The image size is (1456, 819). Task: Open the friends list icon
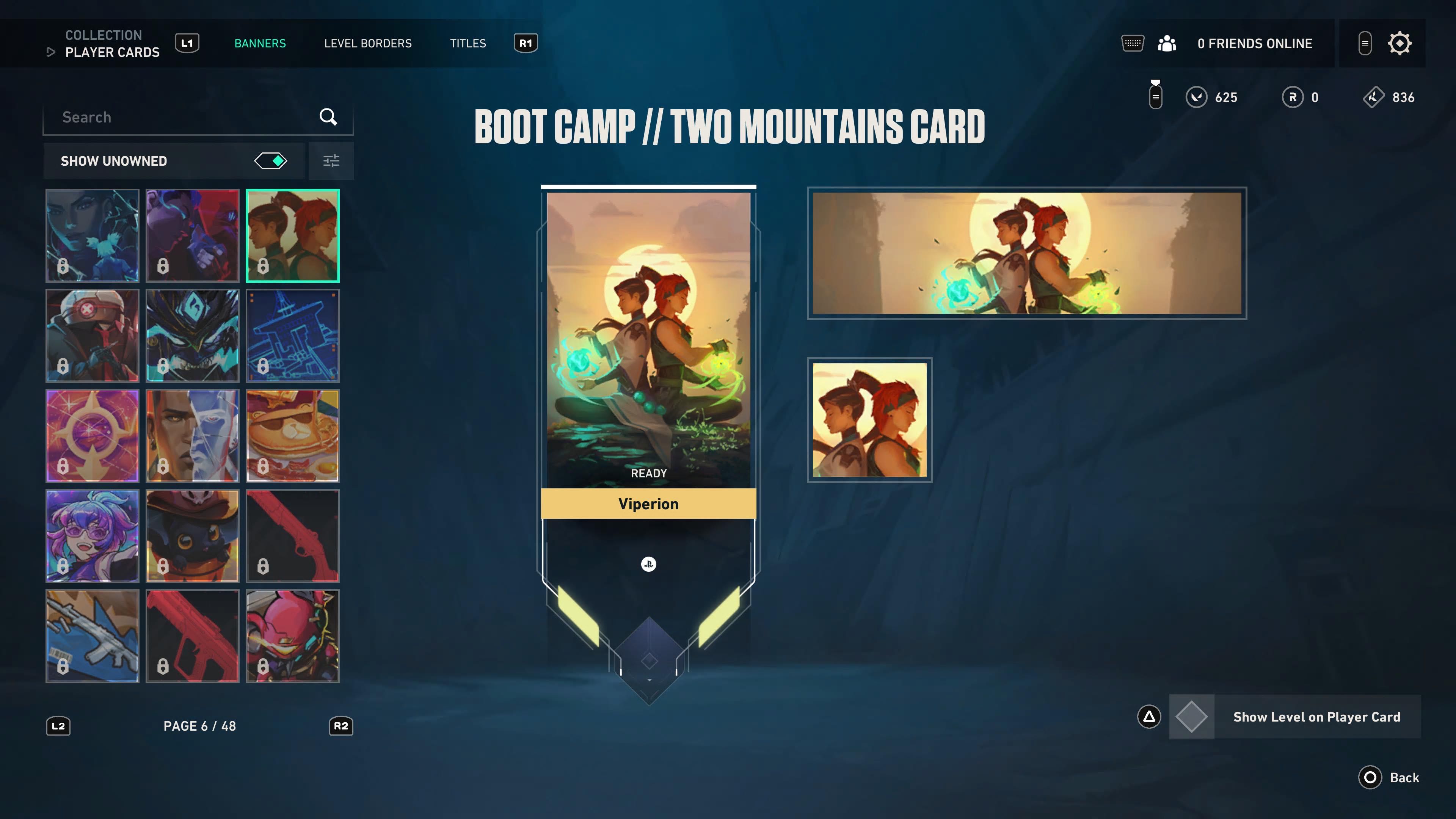point(1167,44)
